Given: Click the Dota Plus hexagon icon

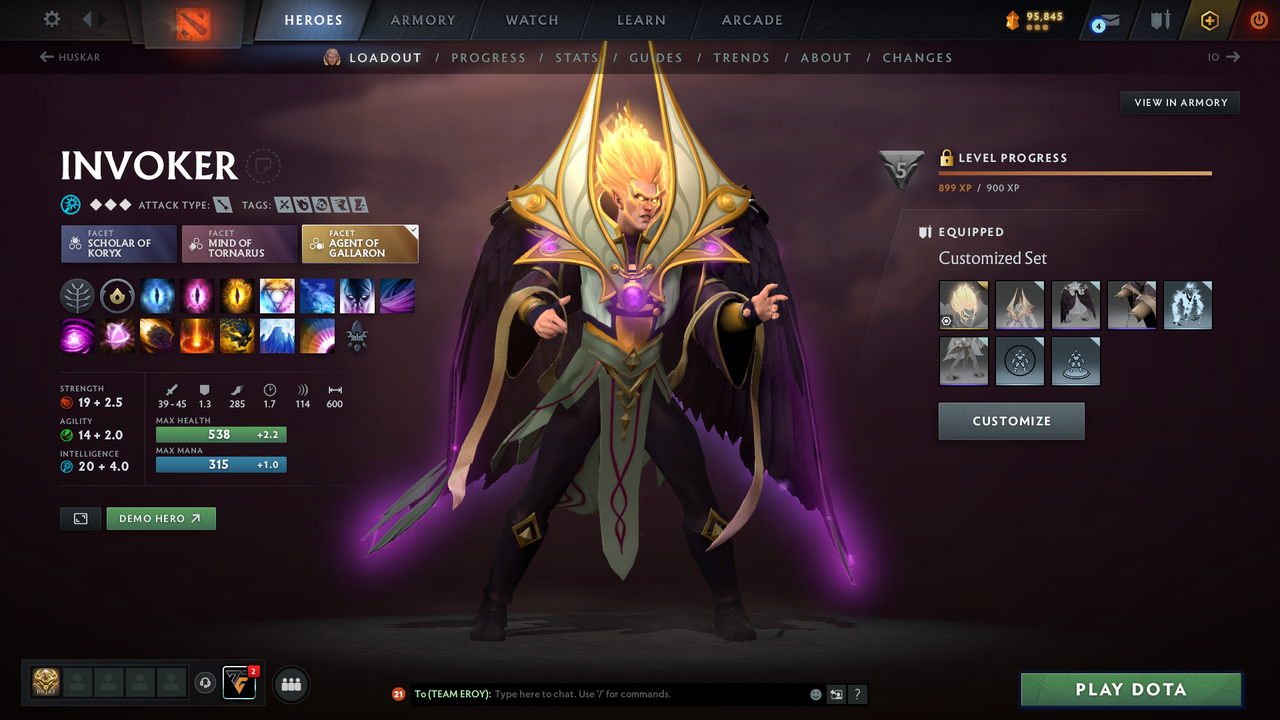Looking at the screenshot, I should point(1209,20).
